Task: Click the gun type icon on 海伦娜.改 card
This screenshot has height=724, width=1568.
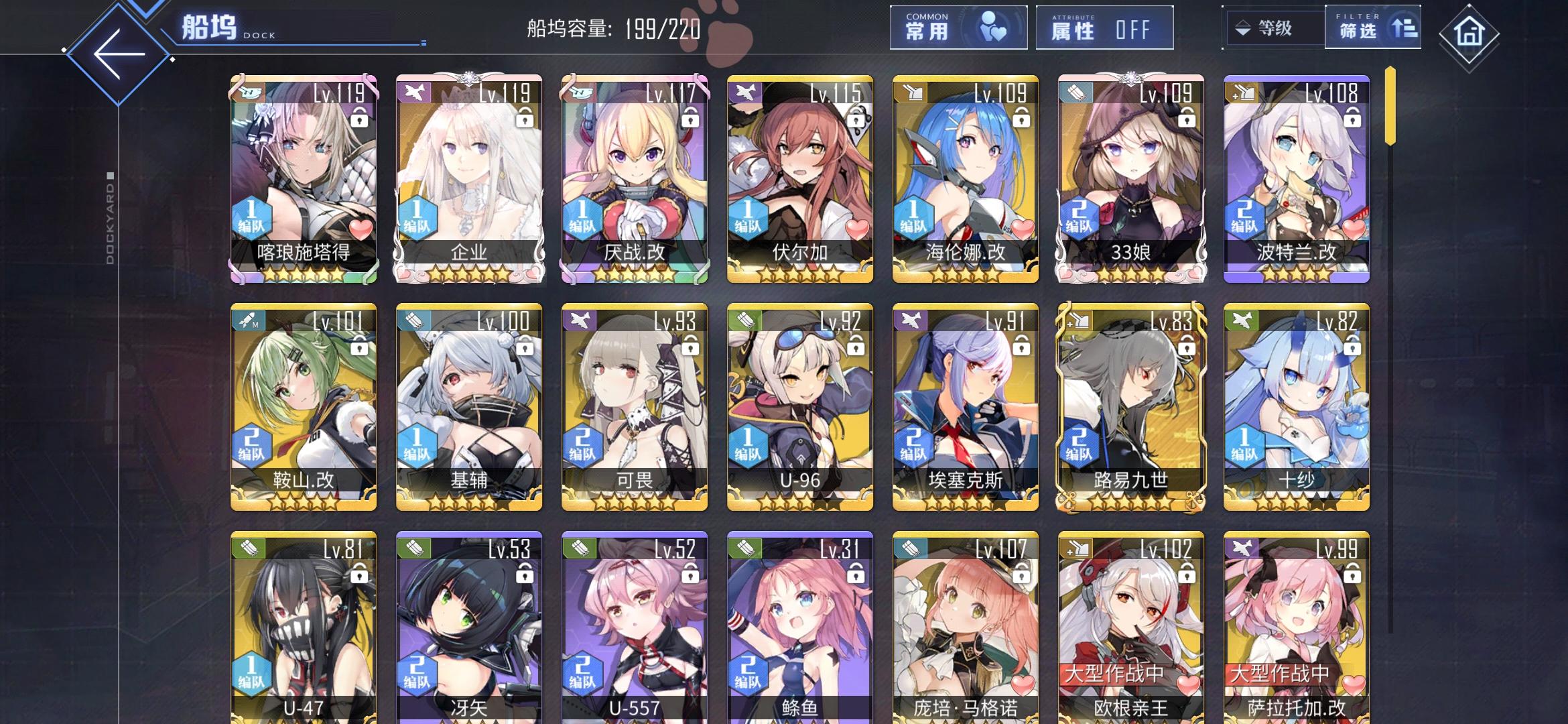Action: point(911,93)
